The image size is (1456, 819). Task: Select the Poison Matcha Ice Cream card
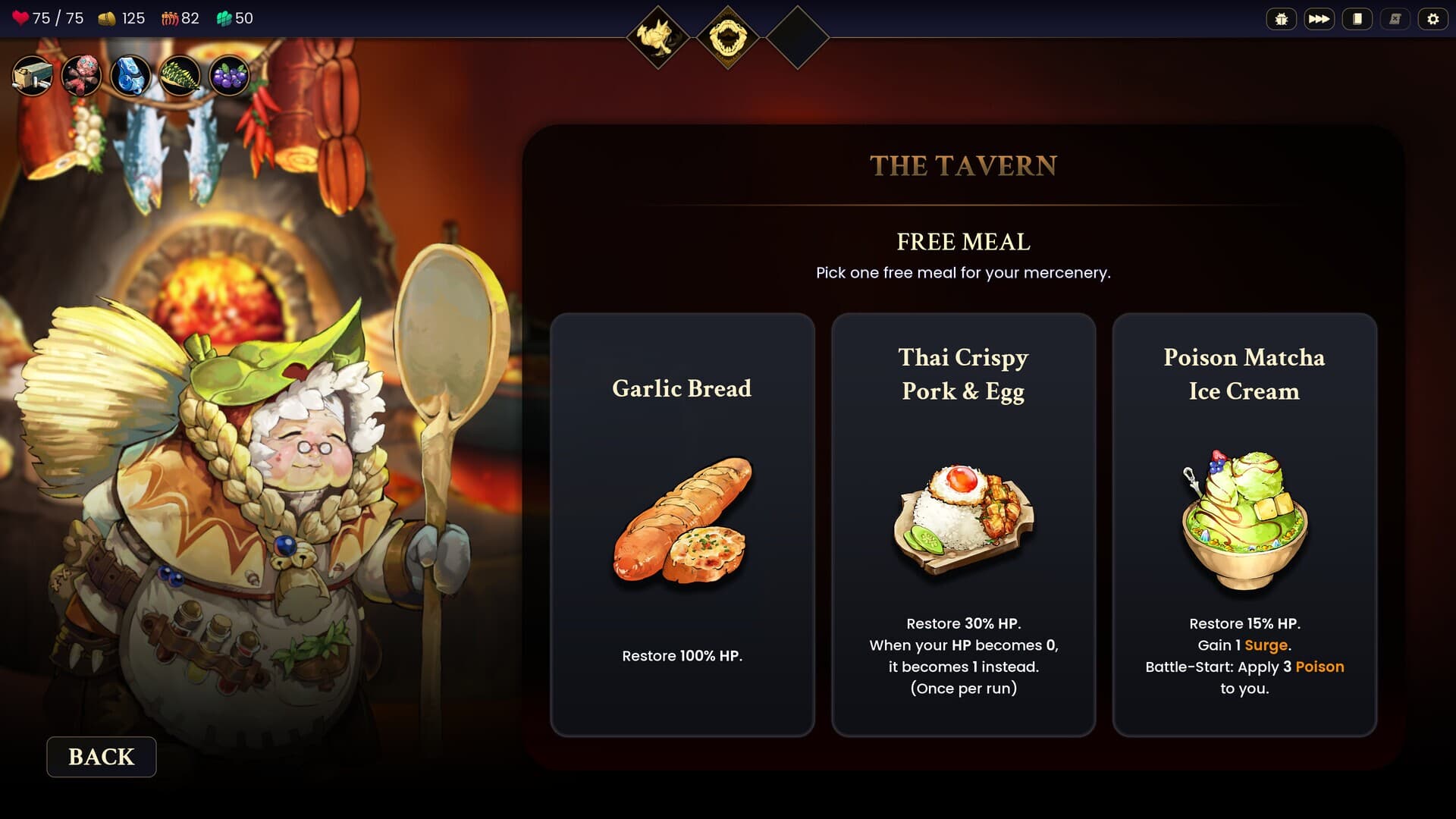pos(1244,524)
